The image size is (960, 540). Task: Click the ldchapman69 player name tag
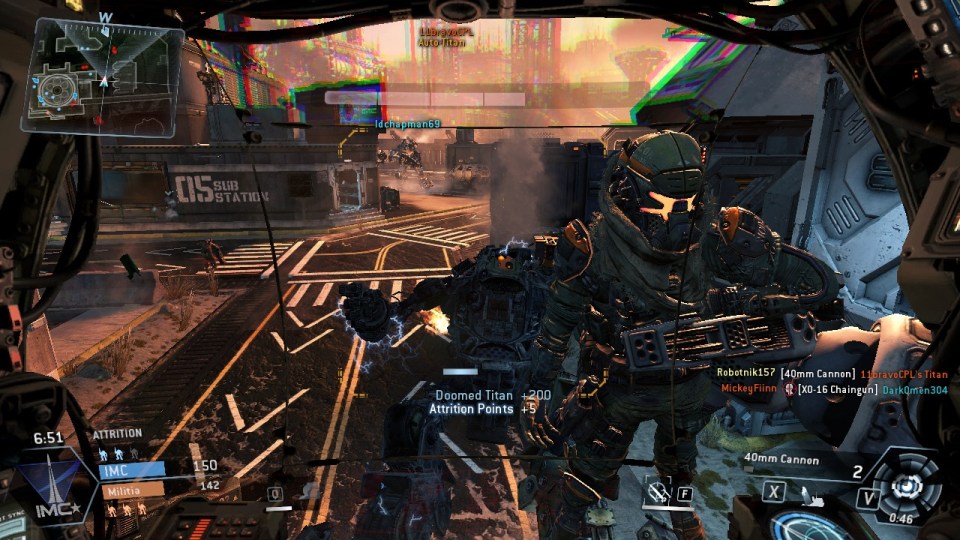tap(407, 124)
